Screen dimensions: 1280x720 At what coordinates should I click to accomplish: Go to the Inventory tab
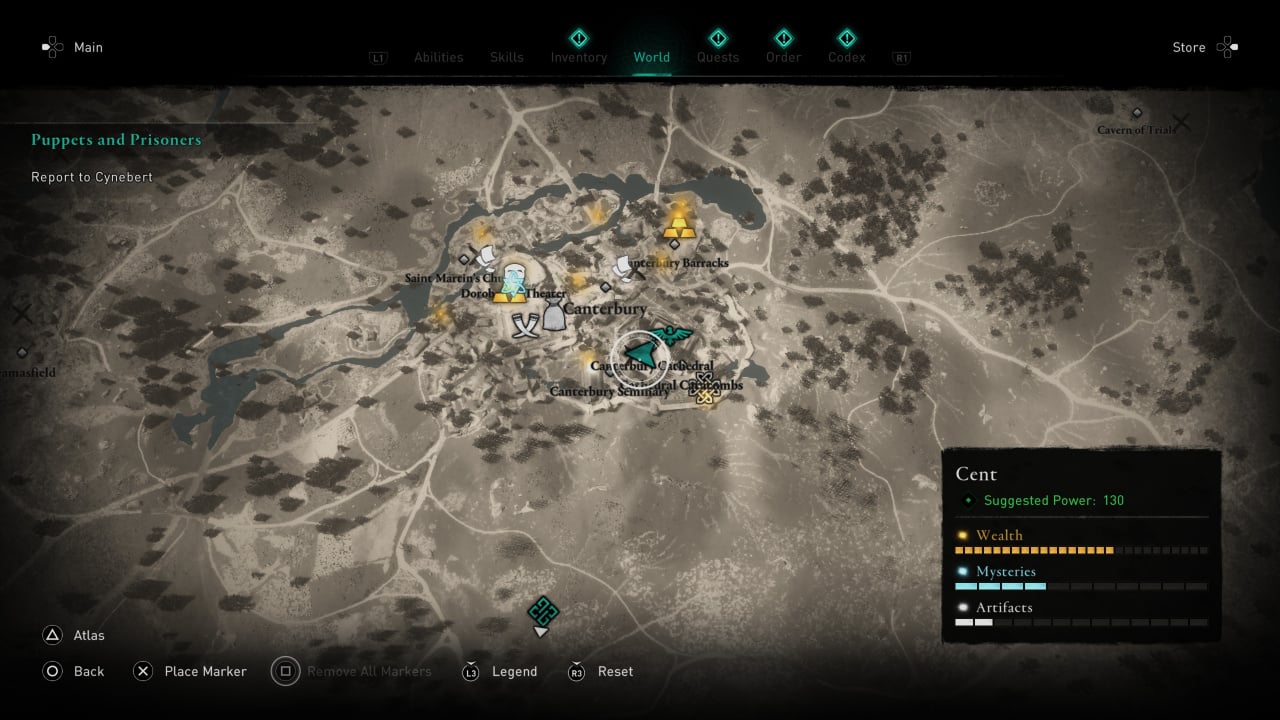click(579, 57)
